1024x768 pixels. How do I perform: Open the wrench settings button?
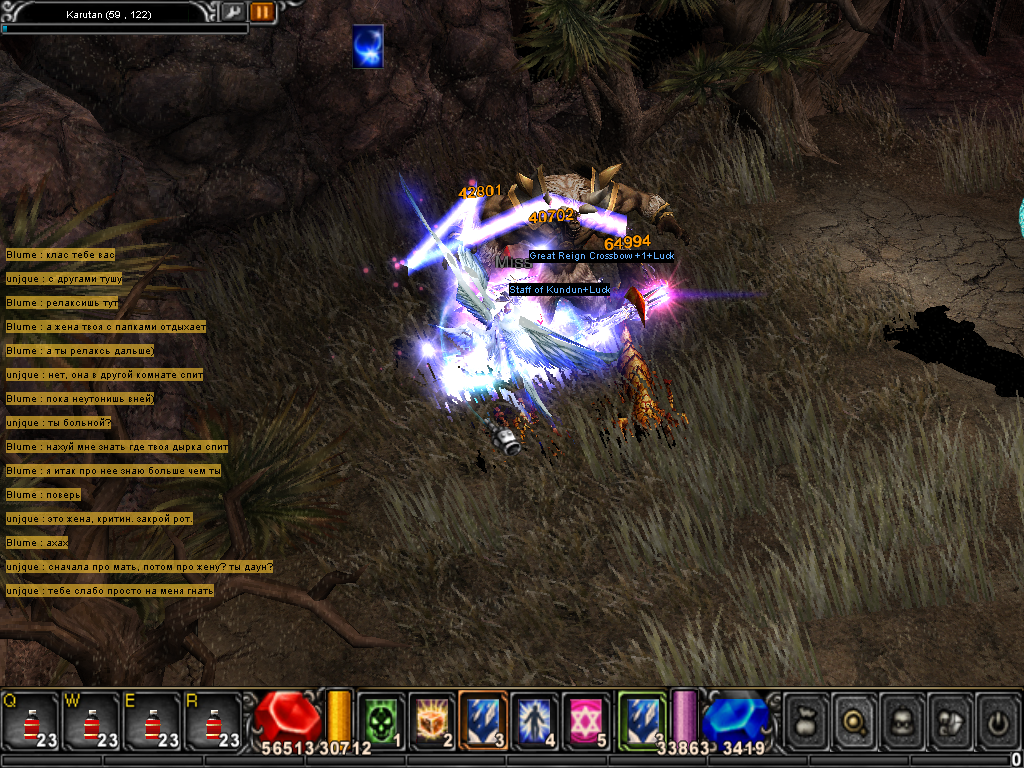tap(233, 12)
